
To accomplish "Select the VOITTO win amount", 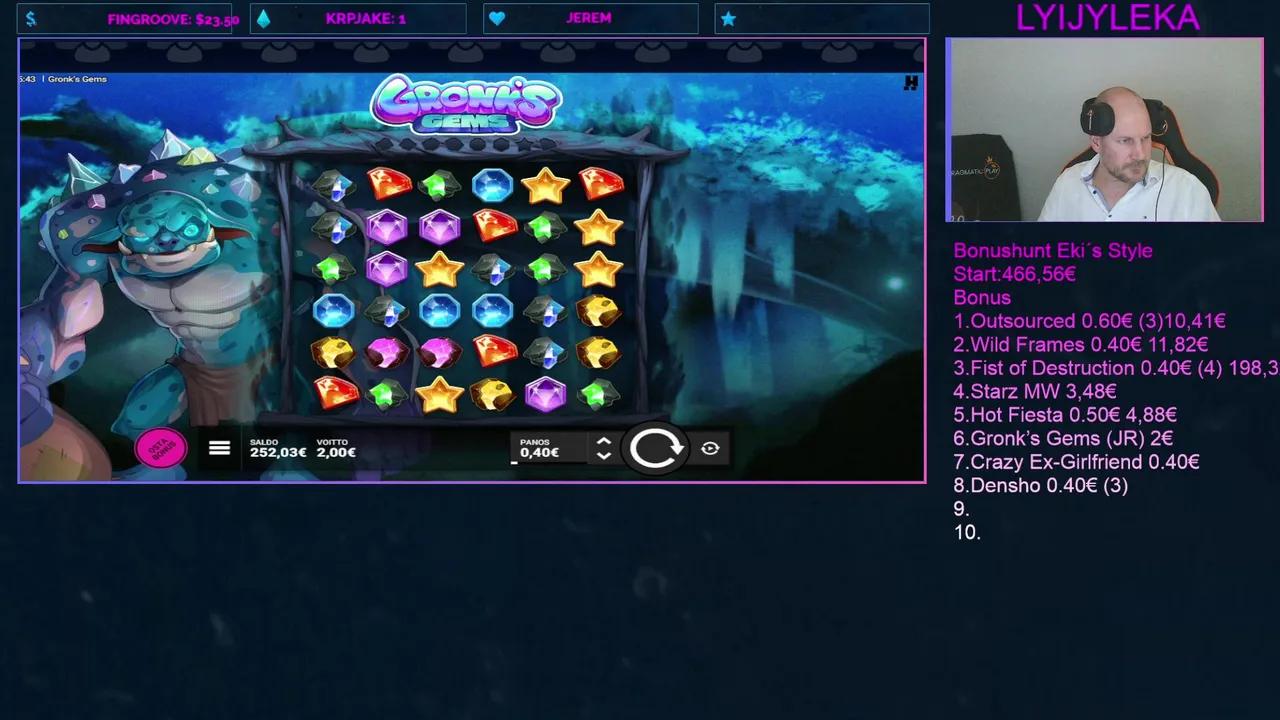I will [x=336, y=448].
